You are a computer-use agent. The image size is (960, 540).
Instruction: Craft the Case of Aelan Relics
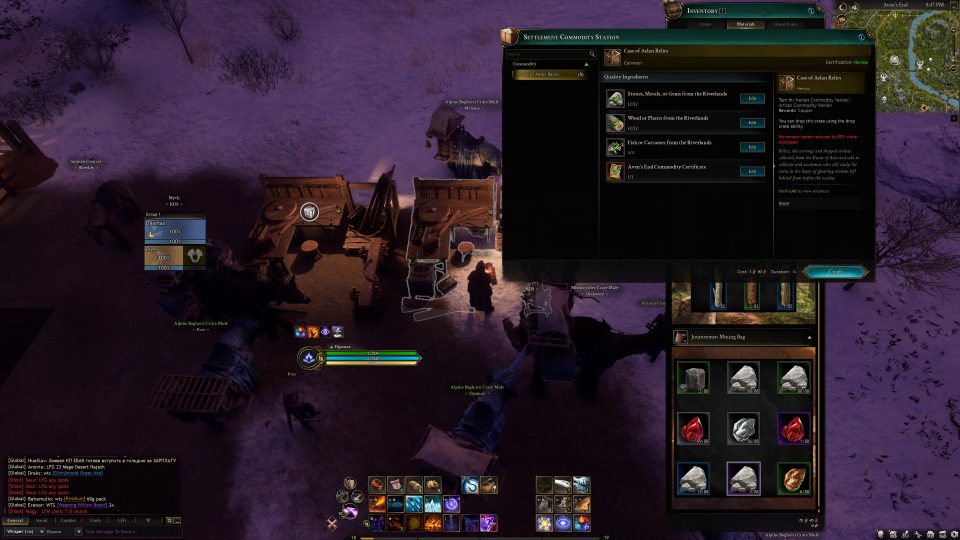click(x=834, y=271)
